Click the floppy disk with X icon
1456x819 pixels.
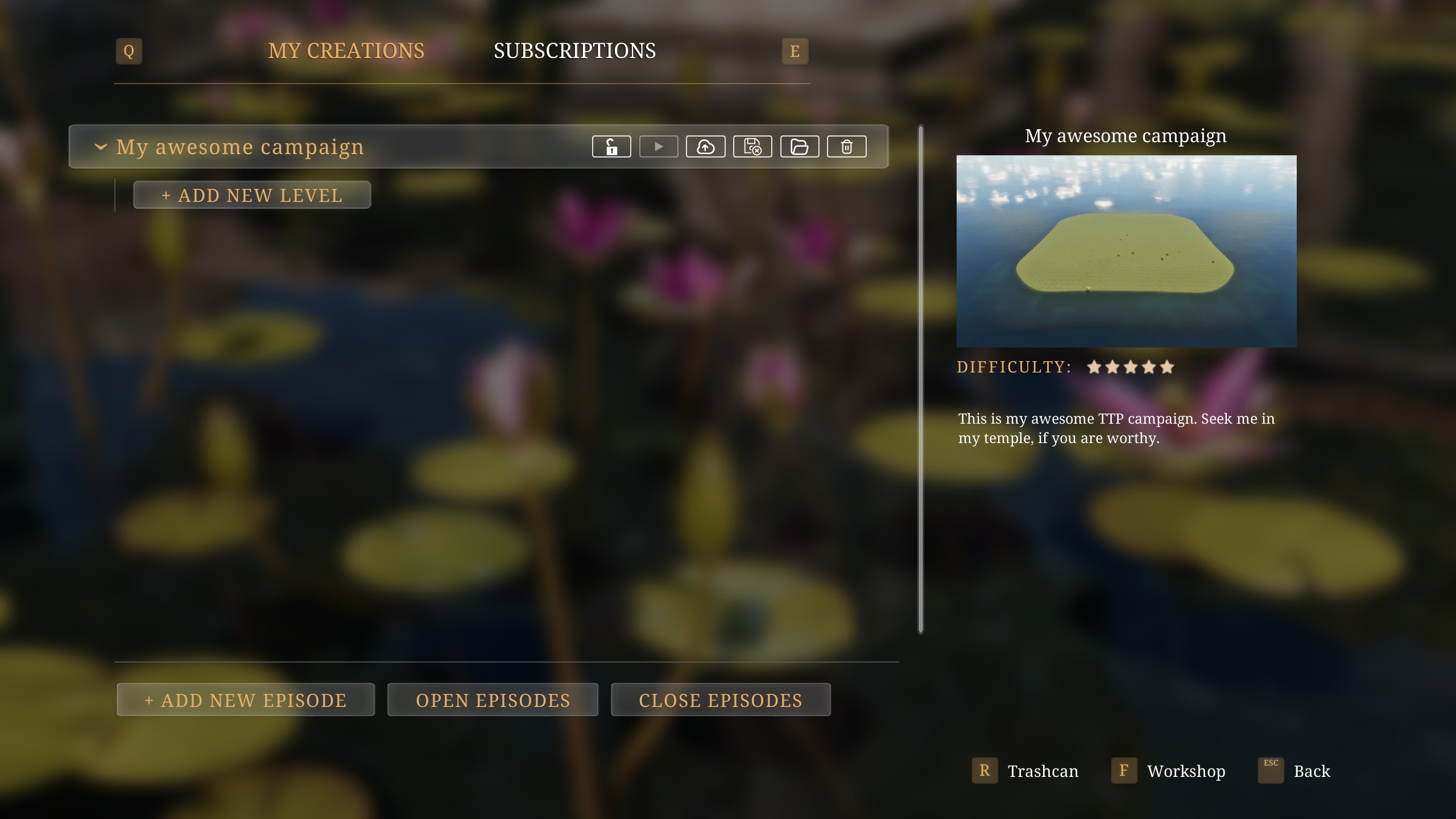coord(752,147)
